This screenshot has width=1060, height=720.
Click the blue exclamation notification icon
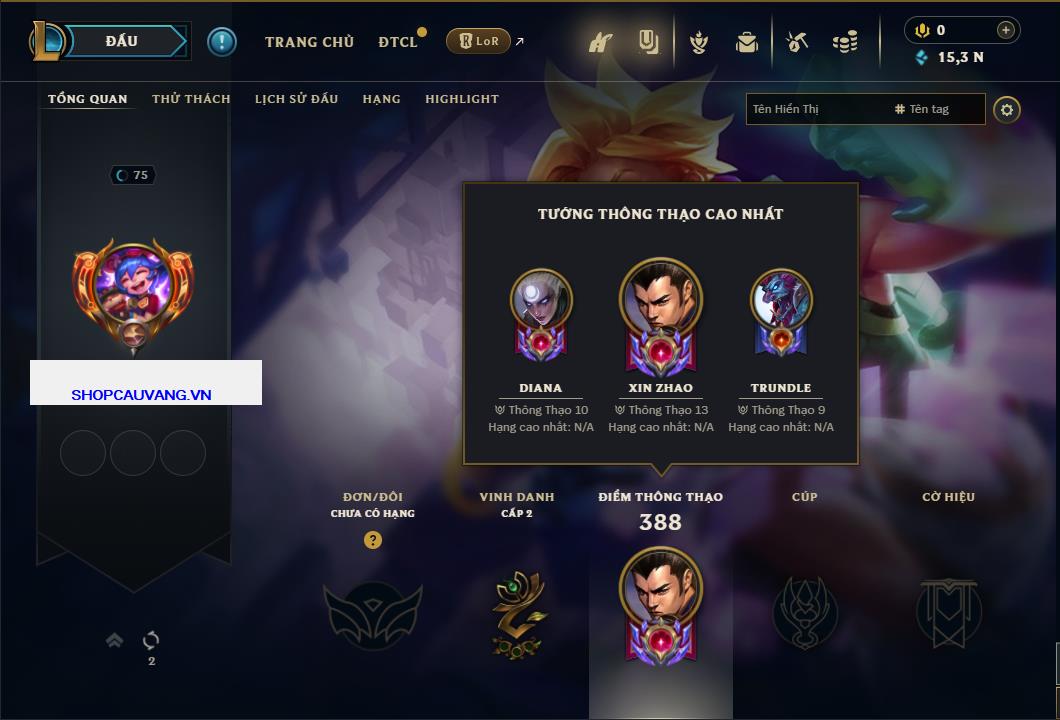(x=222, y=41)
